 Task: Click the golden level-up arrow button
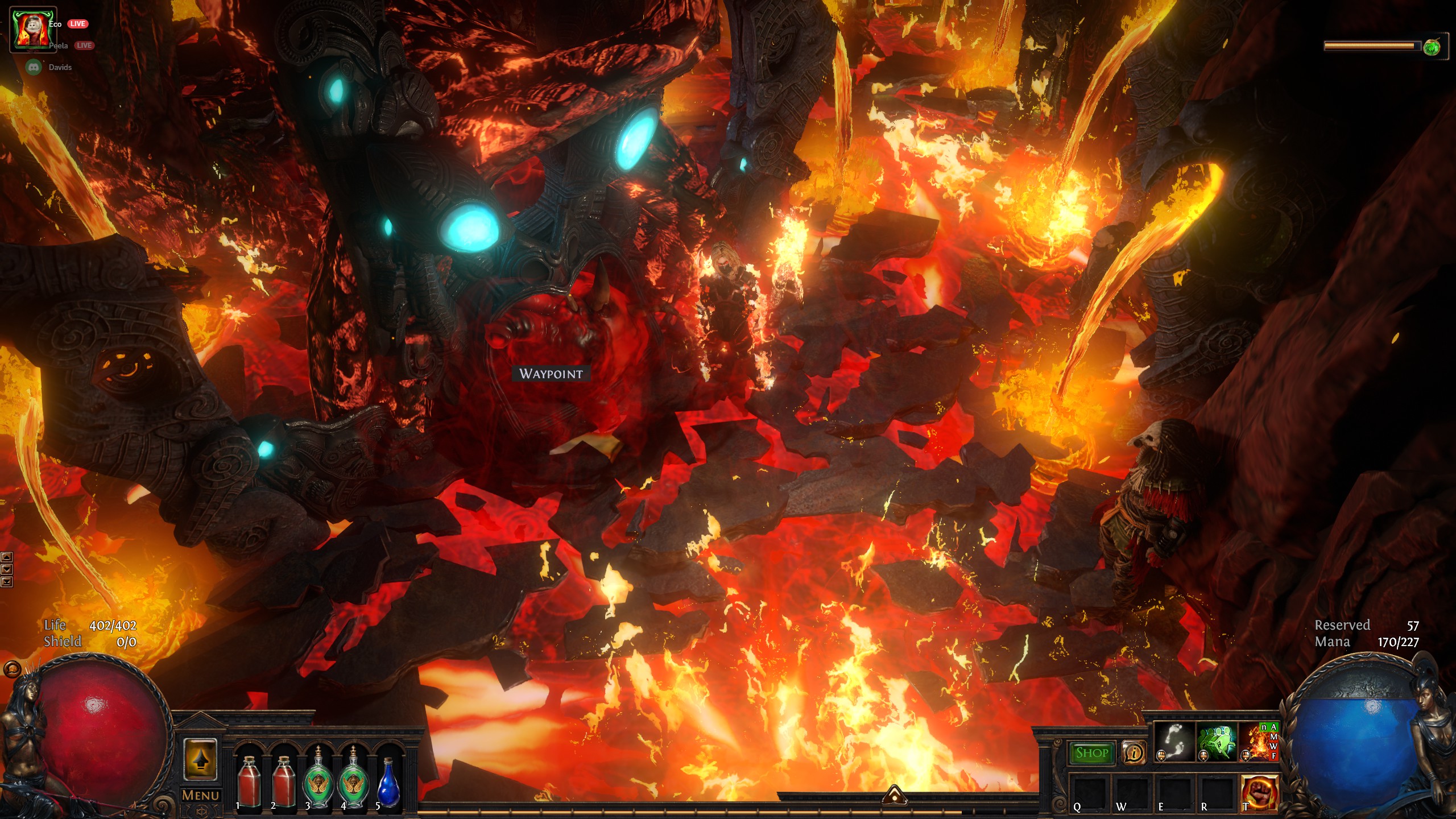(x=200, y=759)
